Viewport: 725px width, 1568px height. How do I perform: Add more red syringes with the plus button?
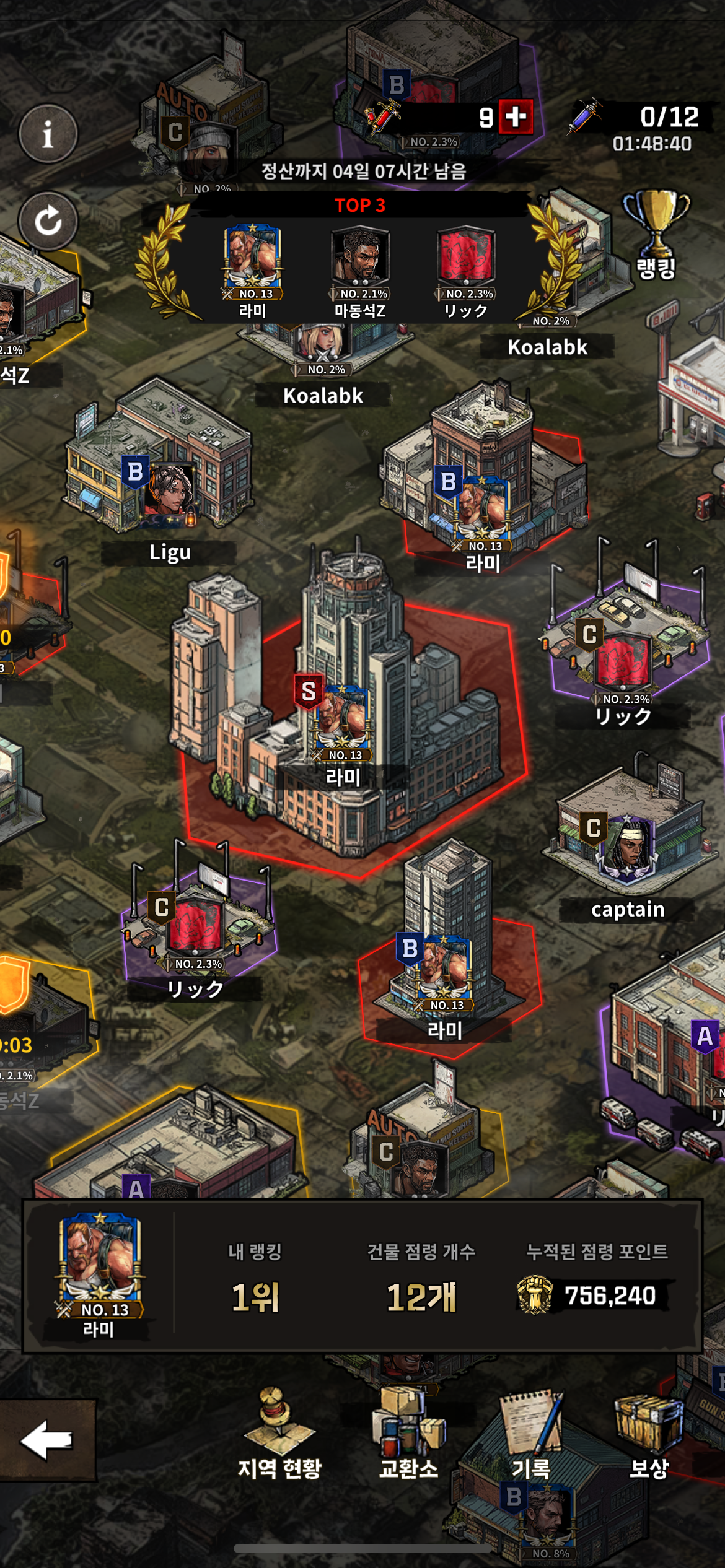pos(516,116)
